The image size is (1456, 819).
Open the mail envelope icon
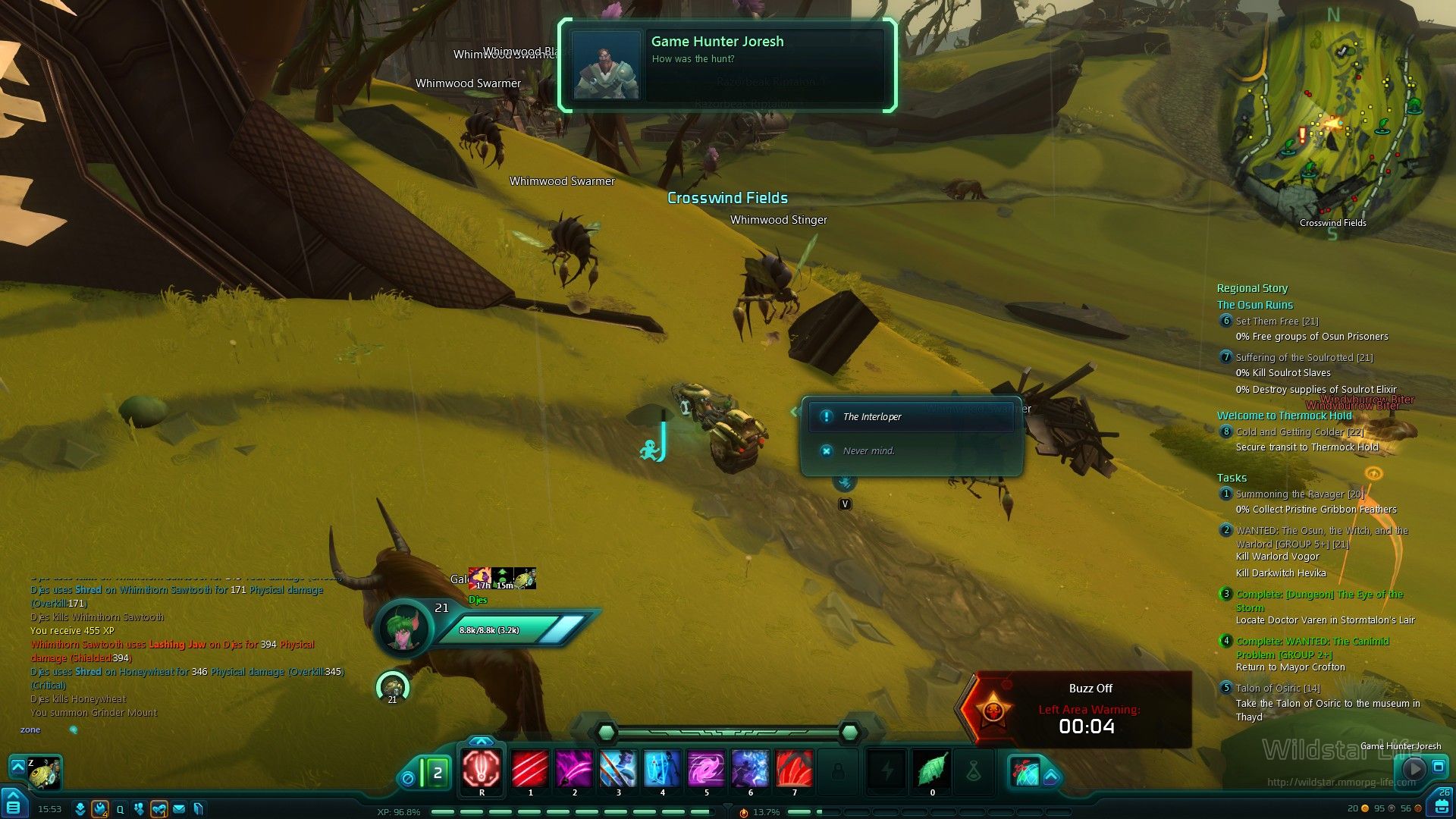[179, 809]
